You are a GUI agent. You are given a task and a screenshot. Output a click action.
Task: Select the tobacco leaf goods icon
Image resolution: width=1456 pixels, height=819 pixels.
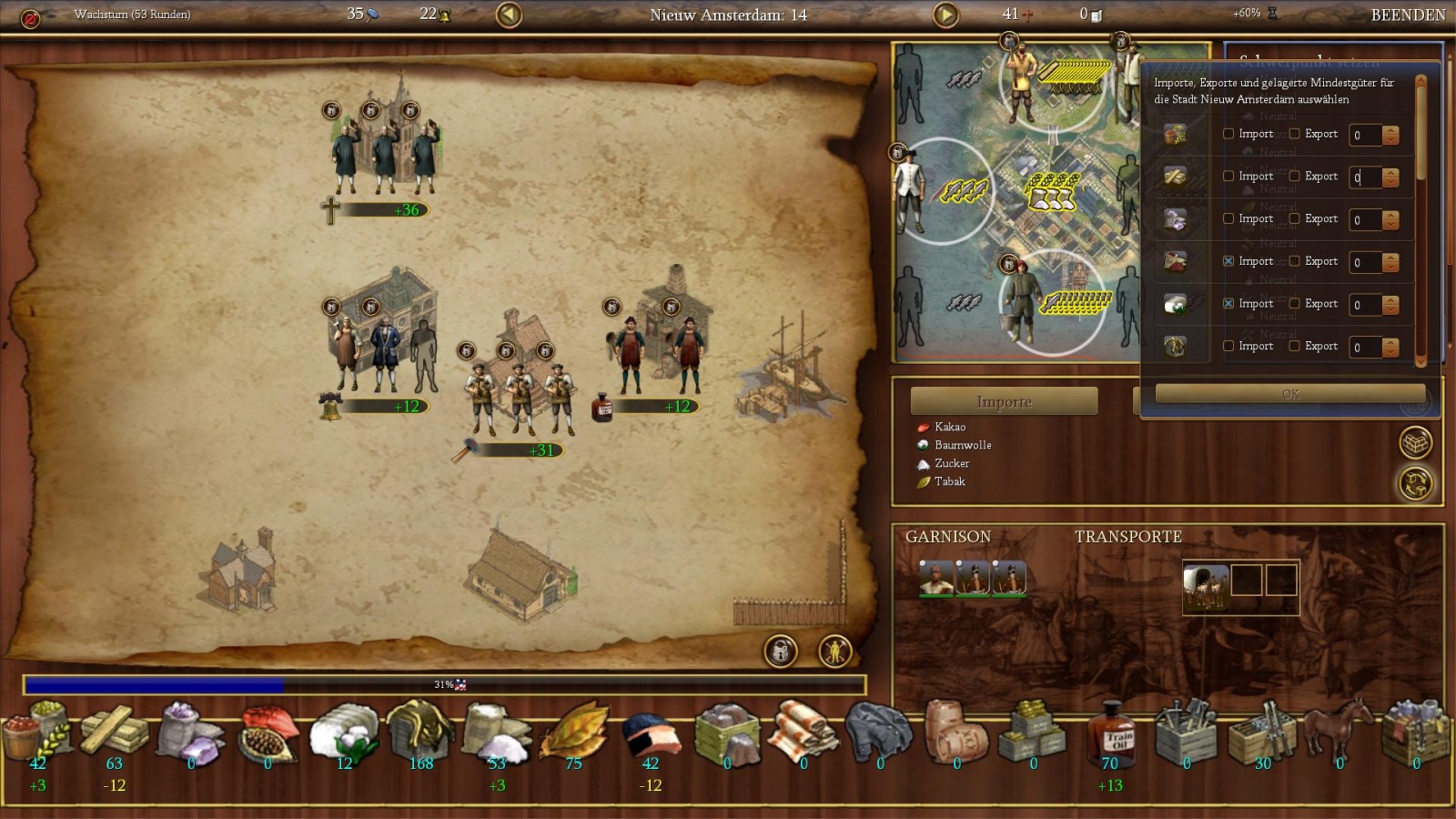pos(574,733)
